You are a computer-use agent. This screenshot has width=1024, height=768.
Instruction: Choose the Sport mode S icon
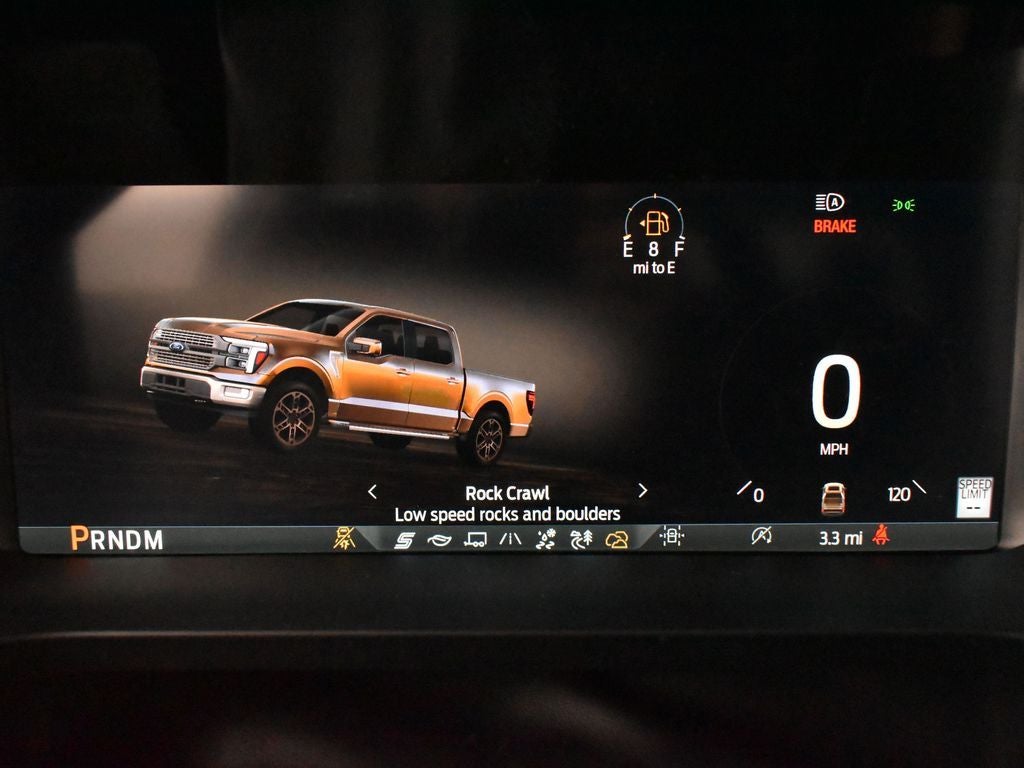pyautogui.click(x=404, y=540)
